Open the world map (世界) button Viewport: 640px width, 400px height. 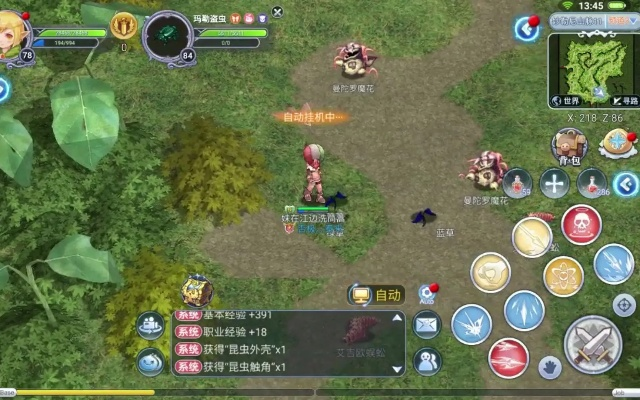point(569,101)
